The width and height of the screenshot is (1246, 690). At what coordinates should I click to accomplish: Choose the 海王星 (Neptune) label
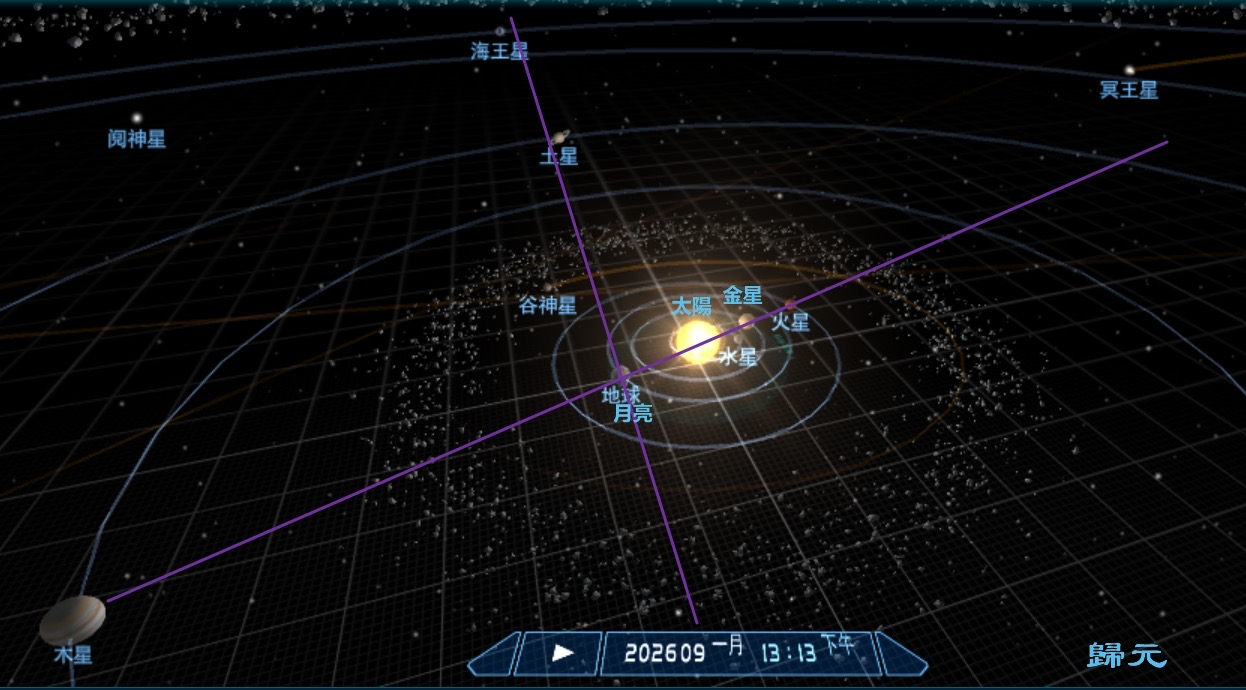499,51
